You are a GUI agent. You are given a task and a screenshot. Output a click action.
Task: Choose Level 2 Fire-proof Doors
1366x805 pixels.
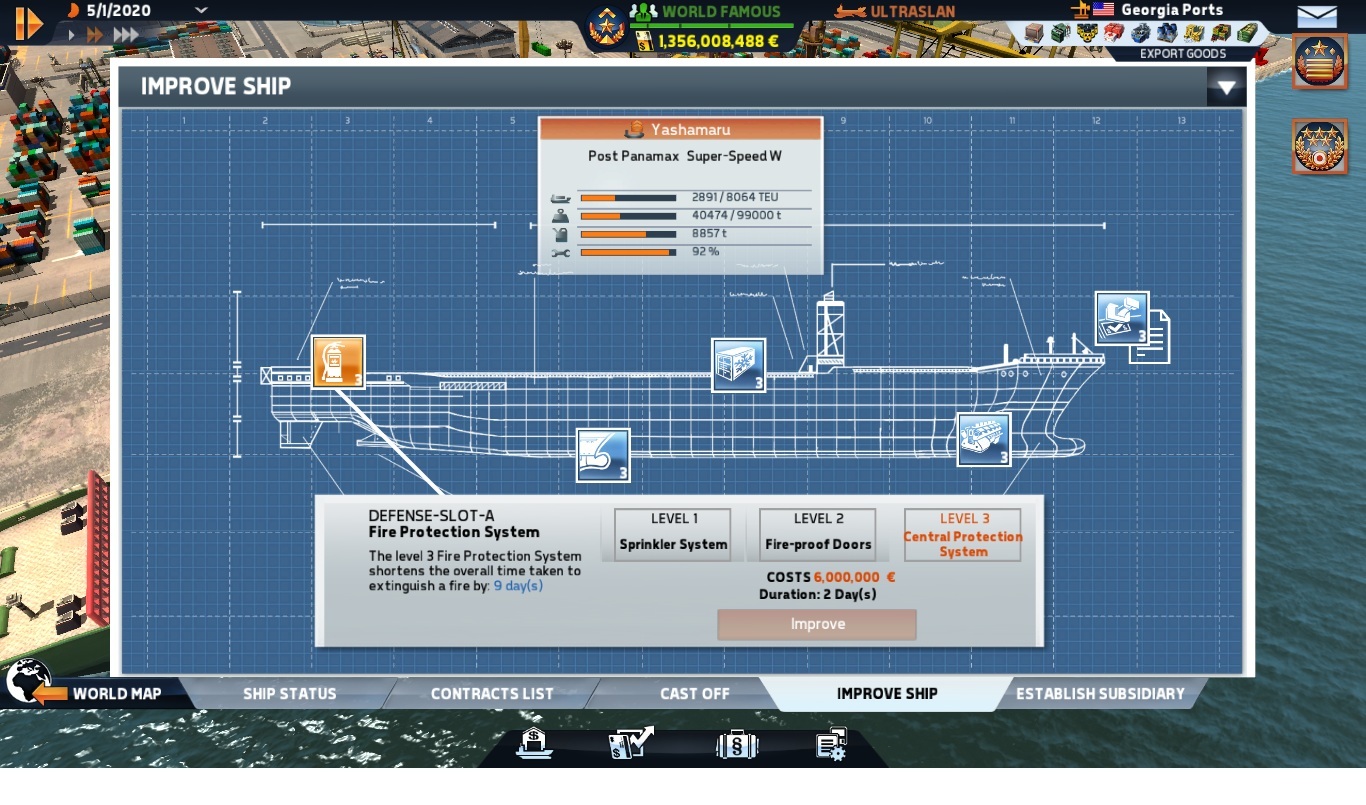(818, 534)
